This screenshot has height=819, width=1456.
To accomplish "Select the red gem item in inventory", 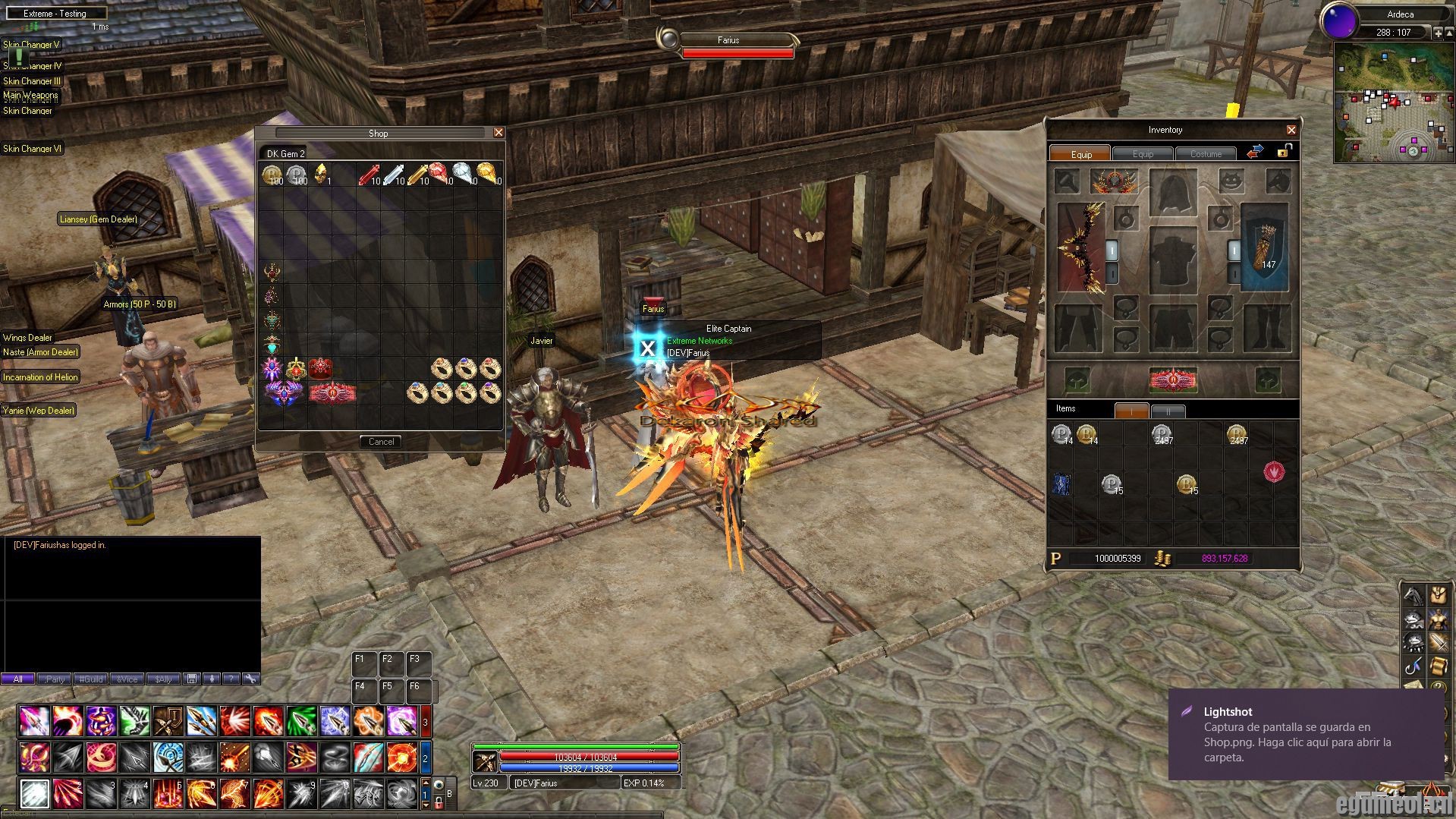I will [x=1274, y=472].
